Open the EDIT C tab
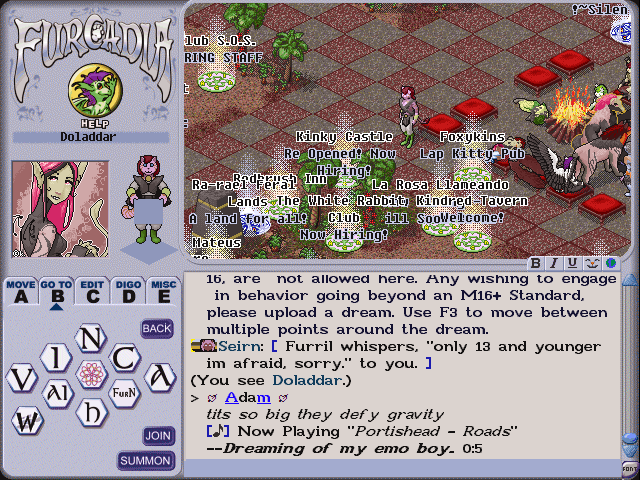This screenshot has width=640, height=480. pyautogui.click(x=92, y=291)
